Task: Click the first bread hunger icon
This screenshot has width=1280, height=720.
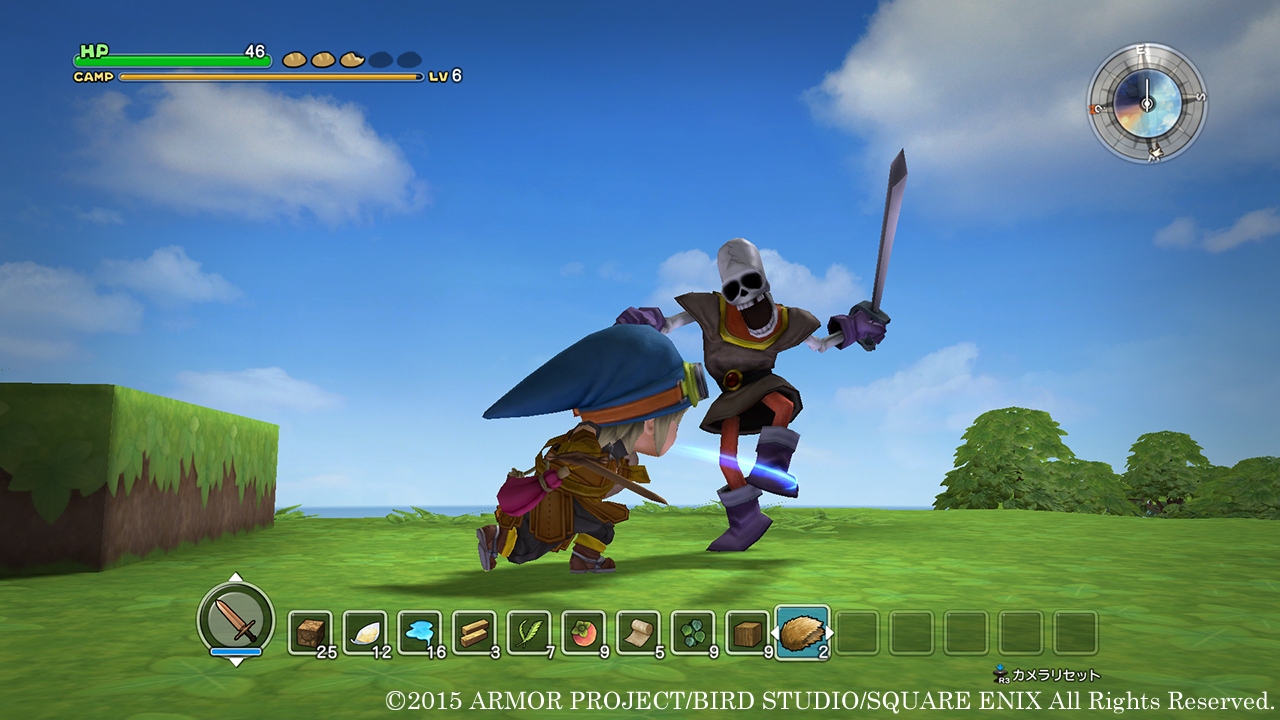Action: pyautogui.click(x=296, y=58)
